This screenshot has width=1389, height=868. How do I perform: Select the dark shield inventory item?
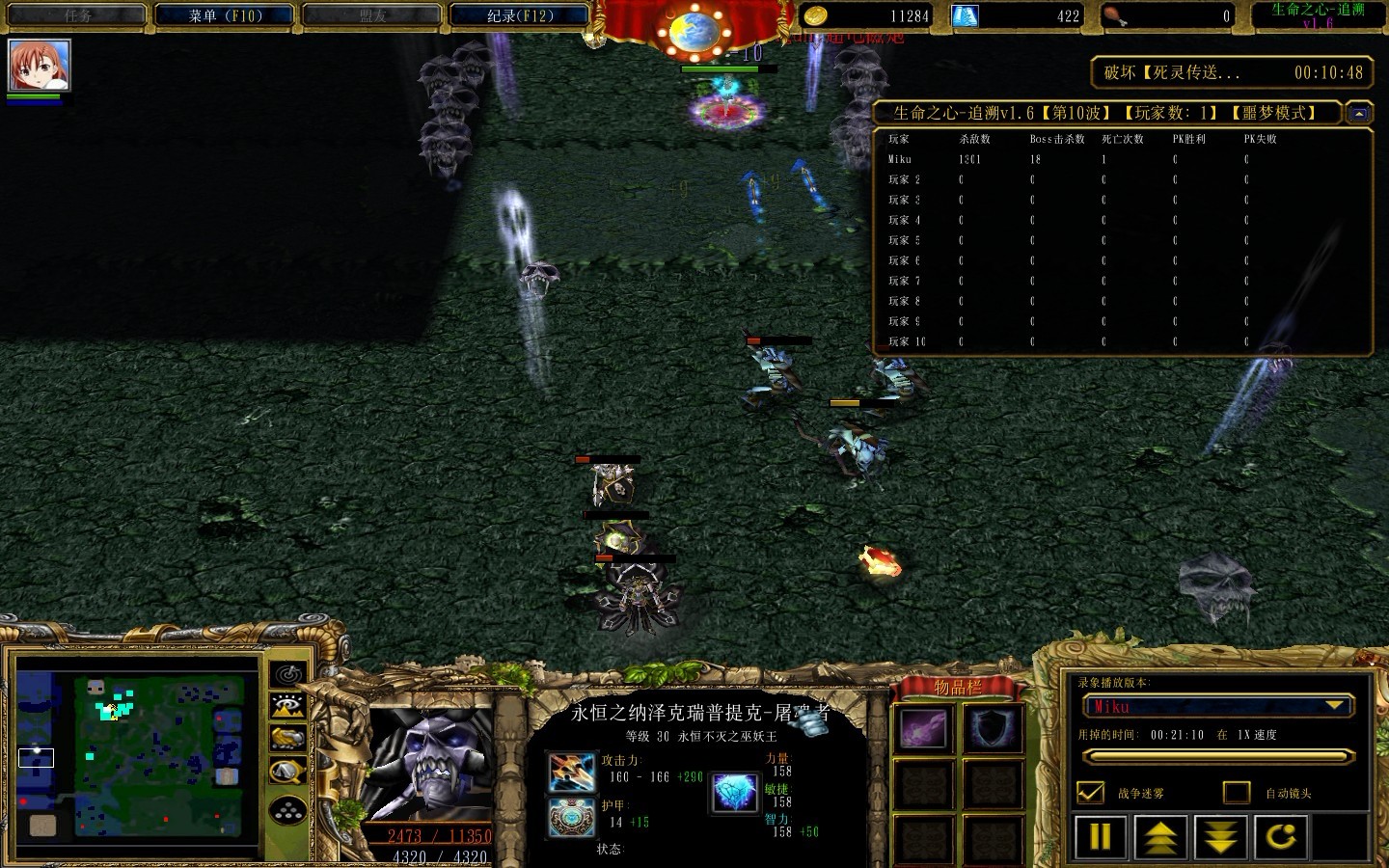click(992, 729)
